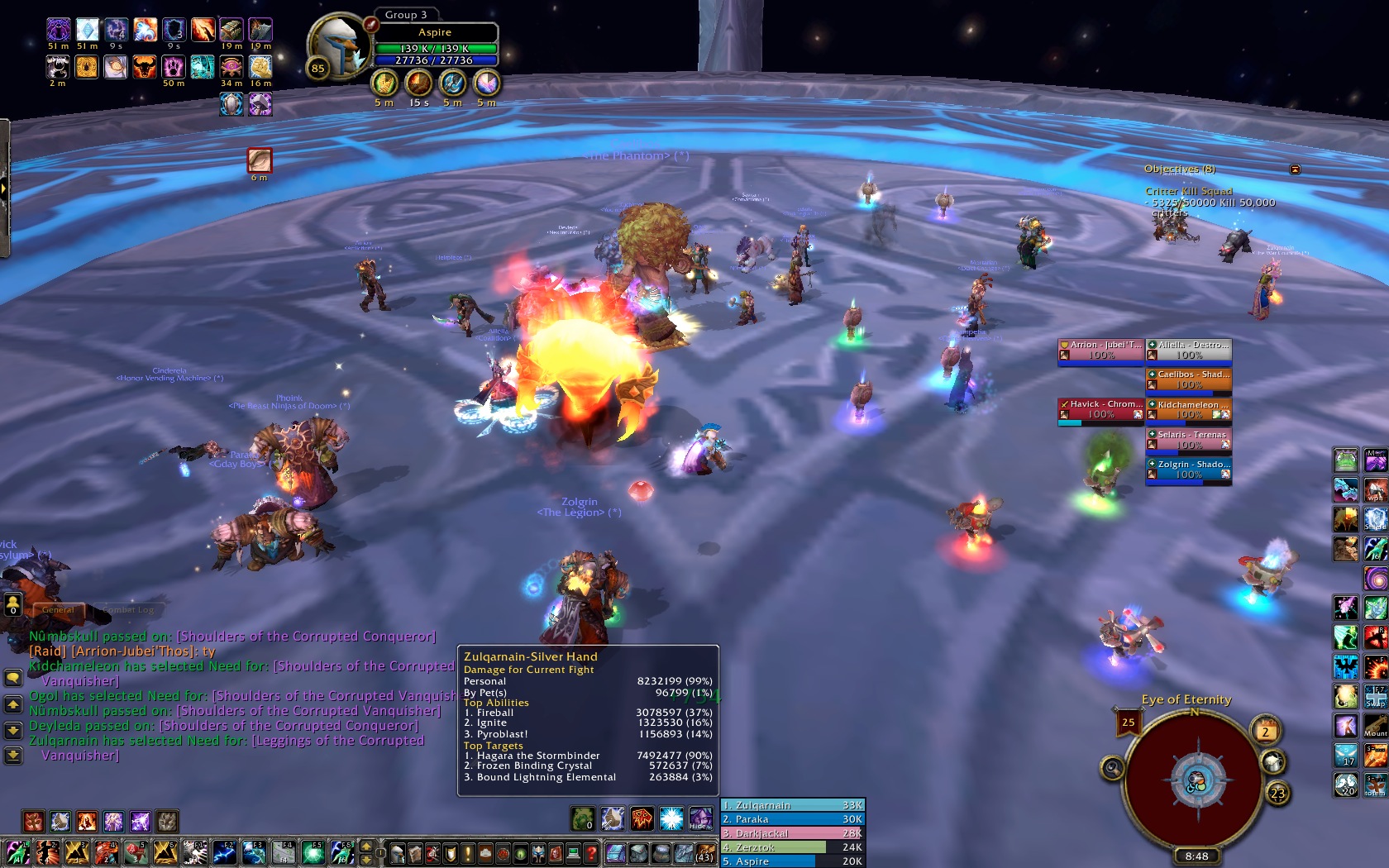
Task: Select Zolgrin's raid frame
Action: [x=1188, y=470]
